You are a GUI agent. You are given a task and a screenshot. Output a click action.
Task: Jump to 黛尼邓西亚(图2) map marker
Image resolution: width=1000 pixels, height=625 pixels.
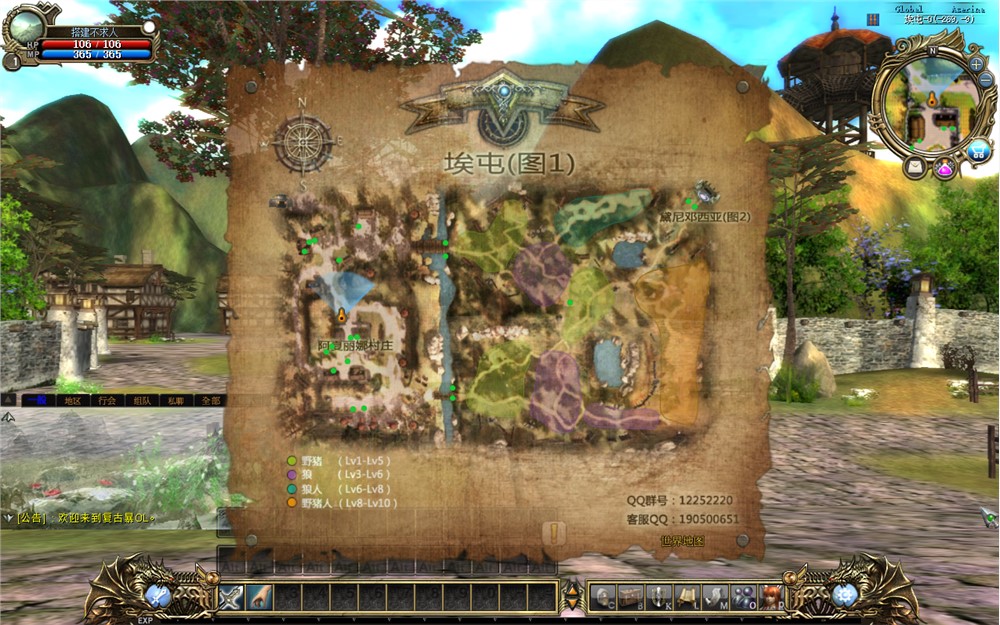pos(704,216)
